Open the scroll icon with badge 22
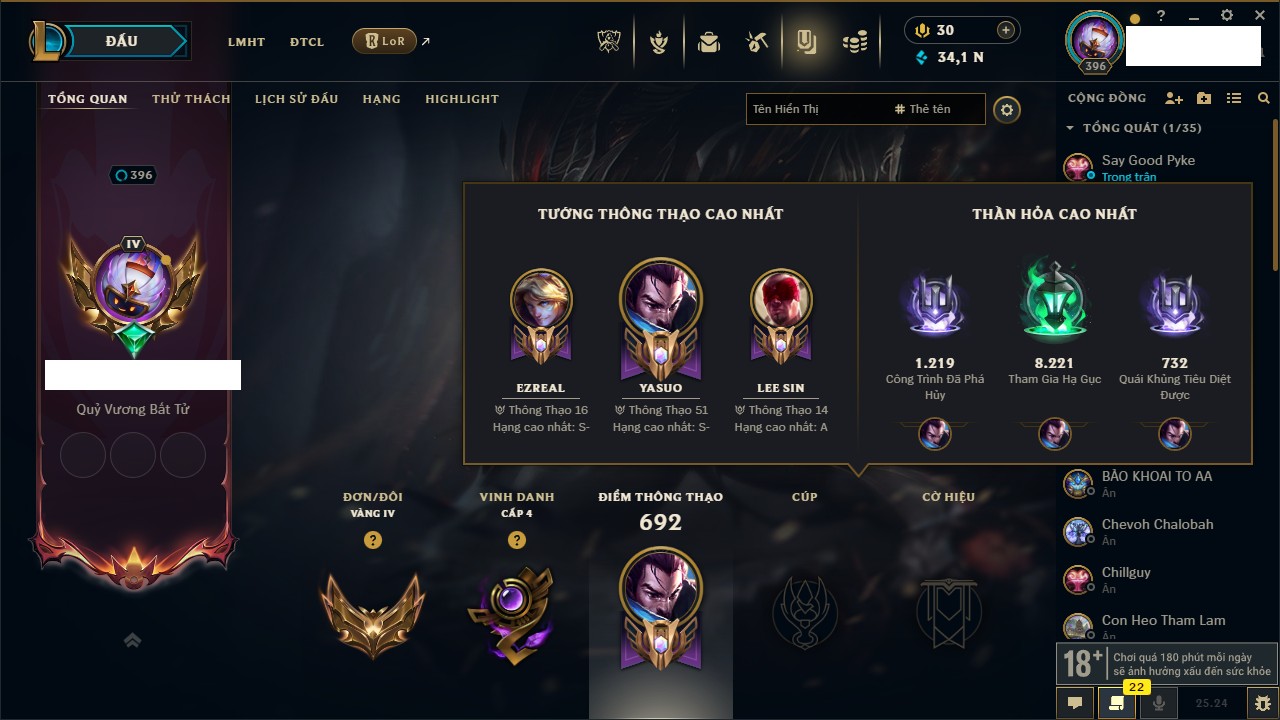The image size is (1280, 720). click(1117, 703)
